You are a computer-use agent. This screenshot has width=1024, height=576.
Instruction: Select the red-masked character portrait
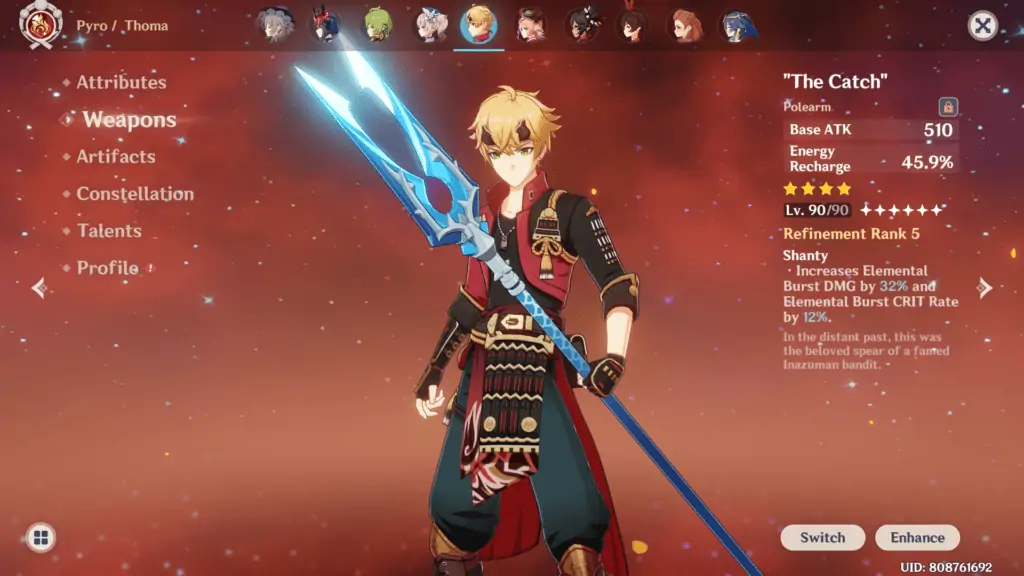click(x=325, y=25)
